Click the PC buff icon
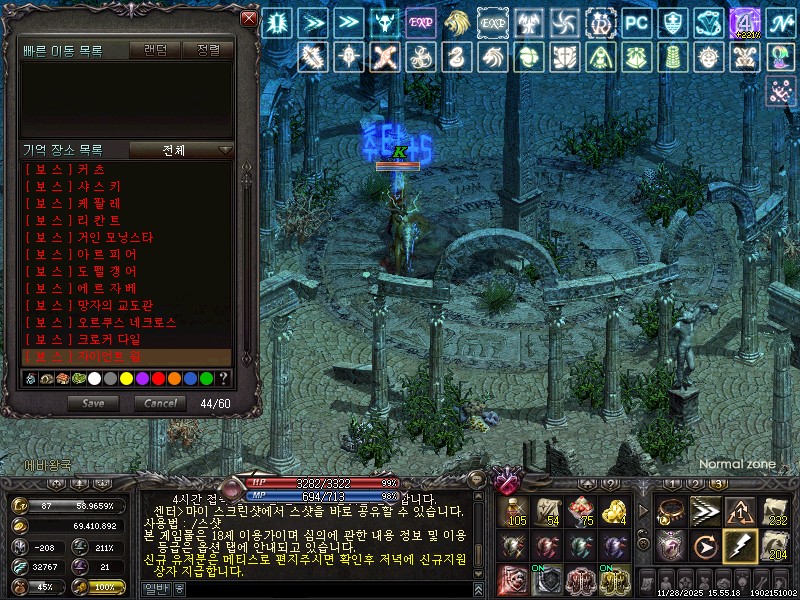Image resolution: width=800 pixels, height=600 pixels. pyautogui.click(x=635, y=22)
